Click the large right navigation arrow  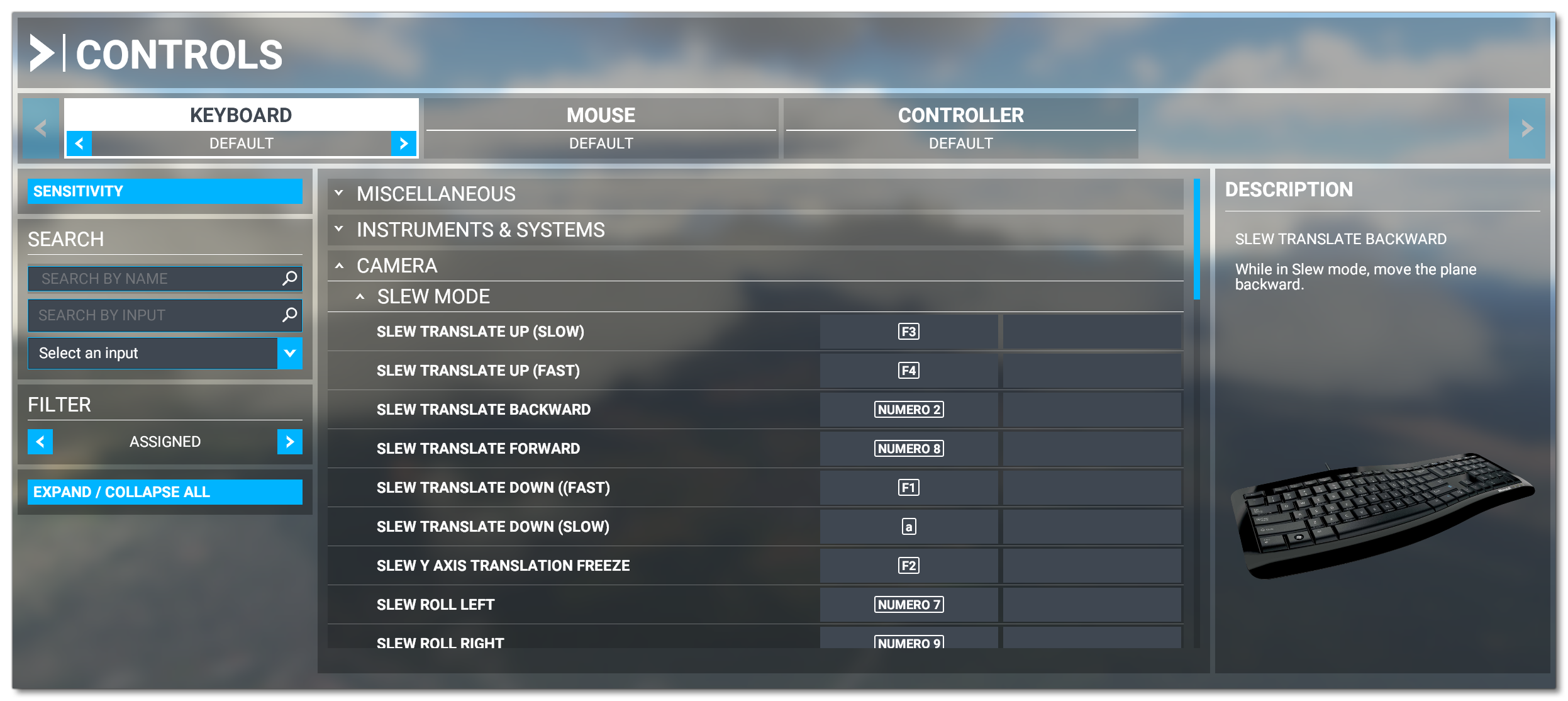tap(1528, 128)
